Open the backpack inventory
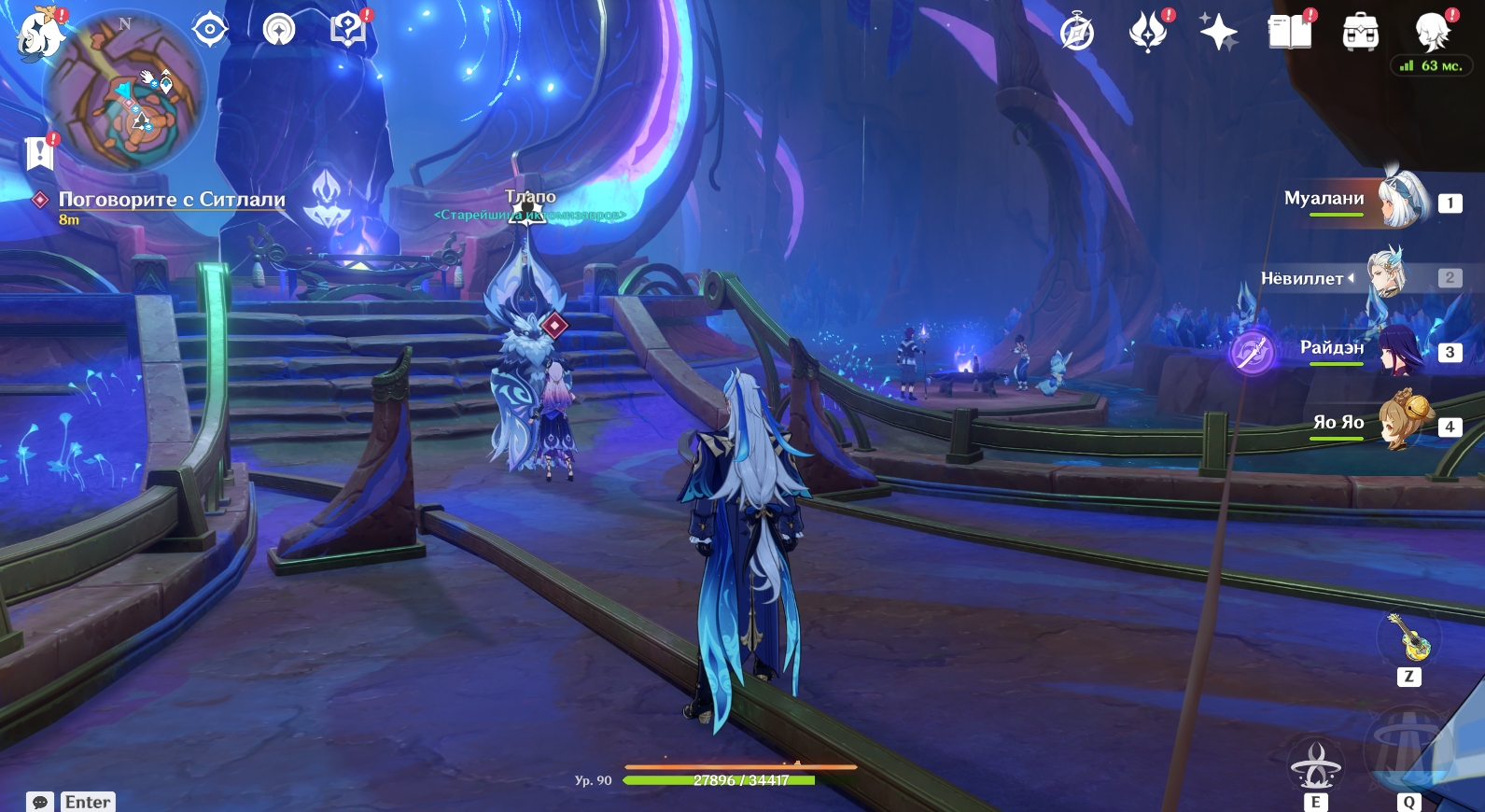 coord(1360,33)
